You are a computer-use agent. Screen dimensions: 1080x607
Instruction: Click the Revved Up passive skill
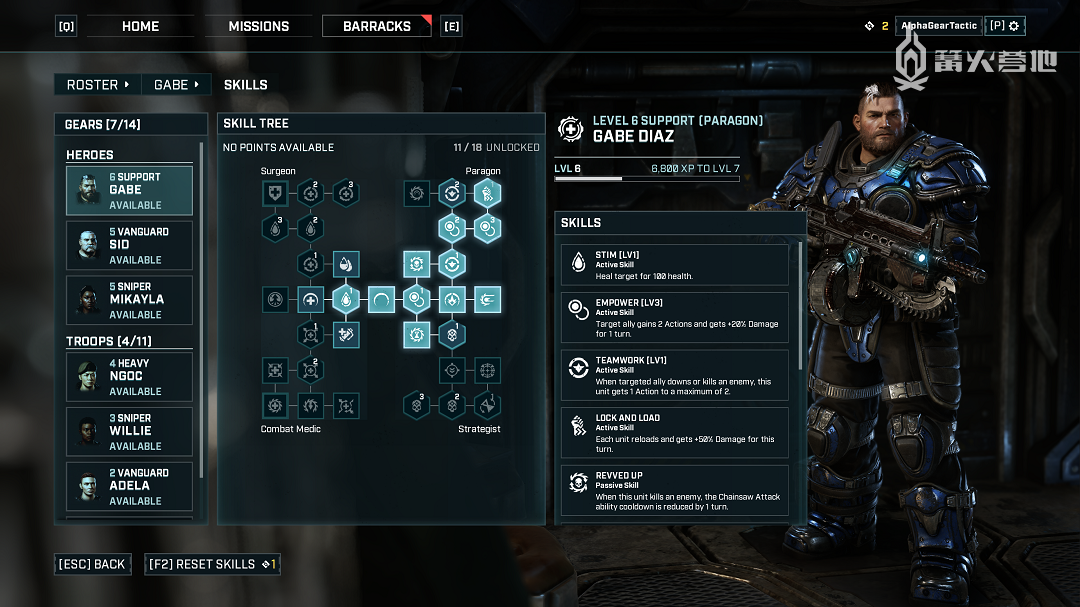[x=675, y=489]
